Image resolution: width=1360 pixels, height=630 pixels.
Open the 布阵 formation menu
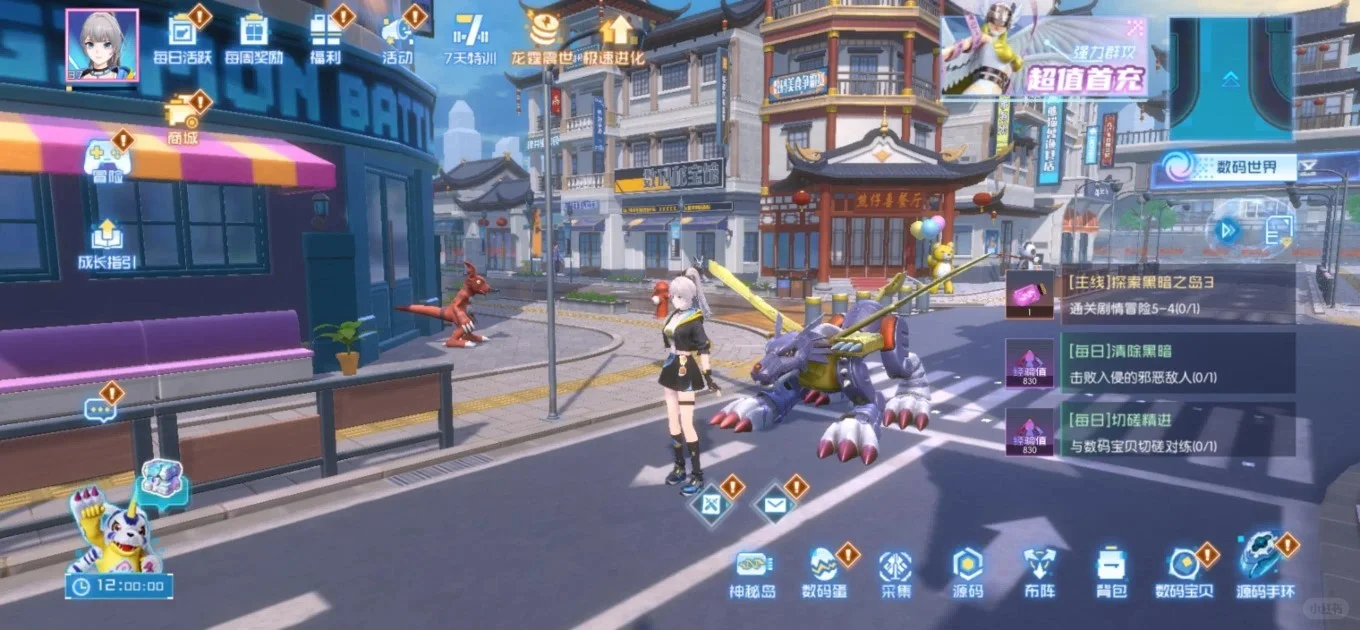click(x=1038, y=573)
